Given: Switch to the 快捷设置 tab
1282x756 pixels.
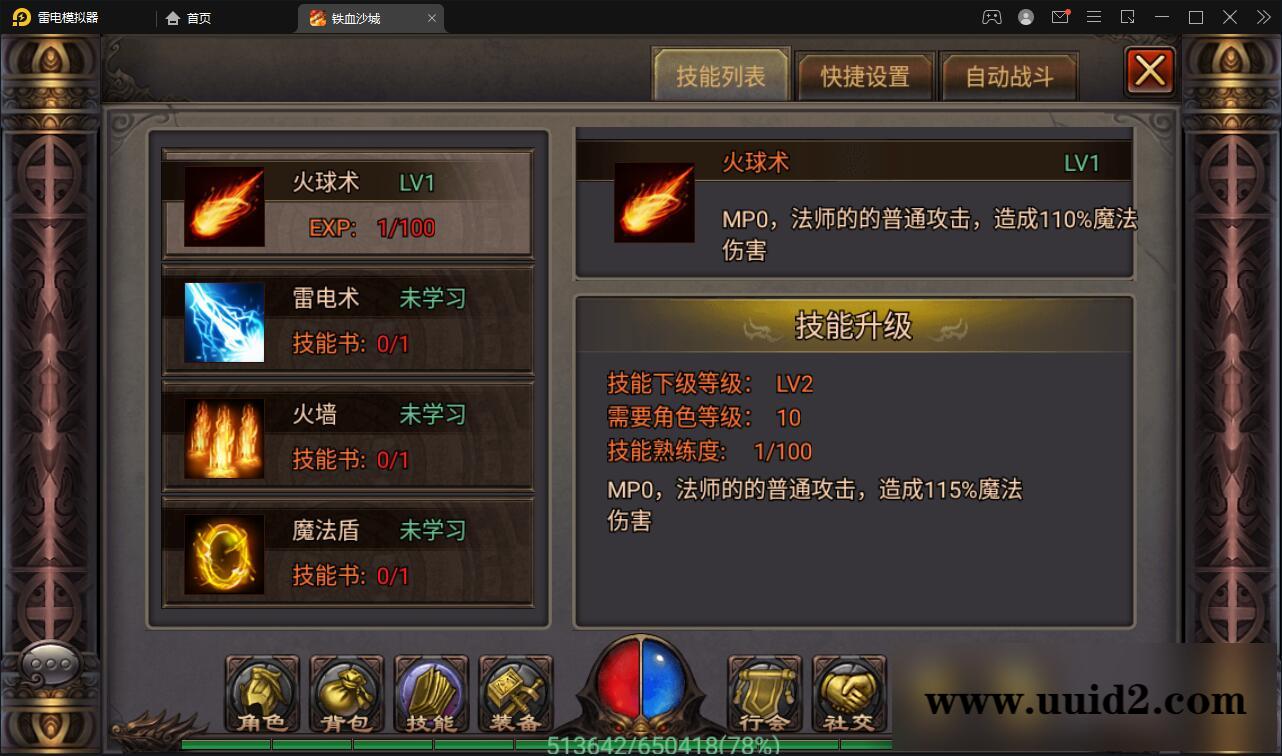Looking at the screenshot, I should pos(864,75).
